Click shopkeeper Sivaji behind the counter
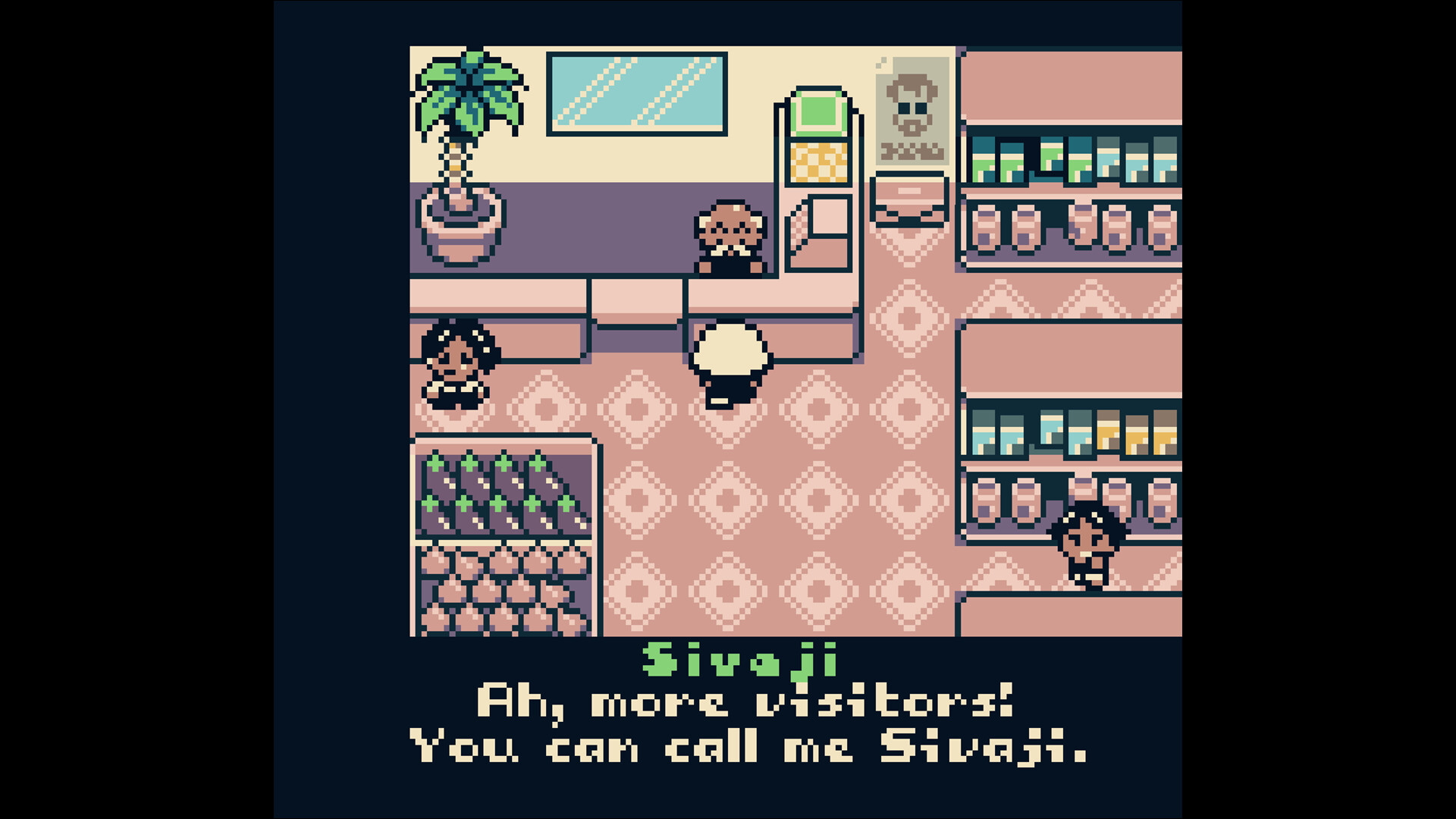1456x819 pixels. (730, 235)
